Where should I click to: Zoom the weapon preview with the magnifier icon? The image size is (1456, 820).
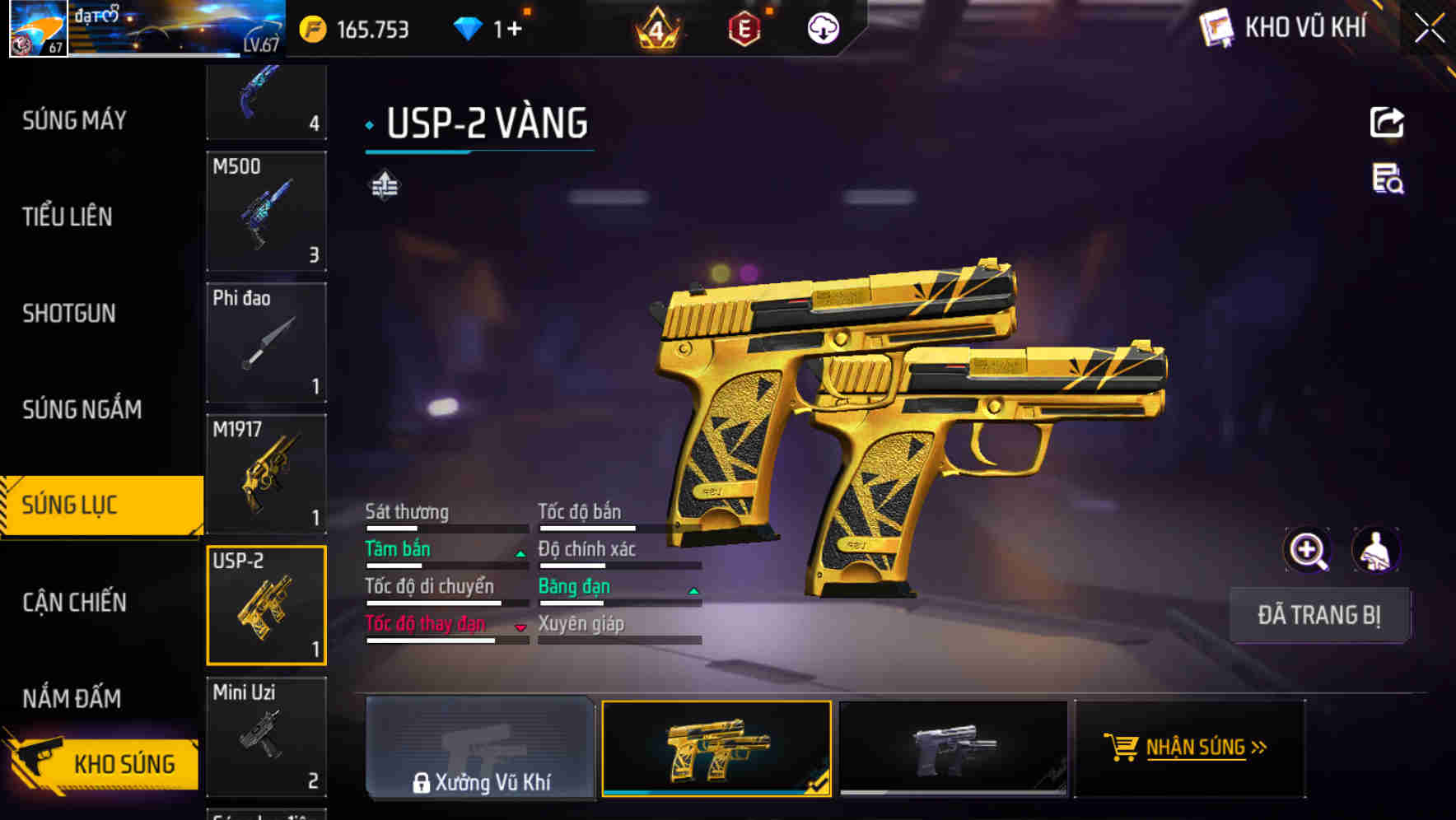1308,550
